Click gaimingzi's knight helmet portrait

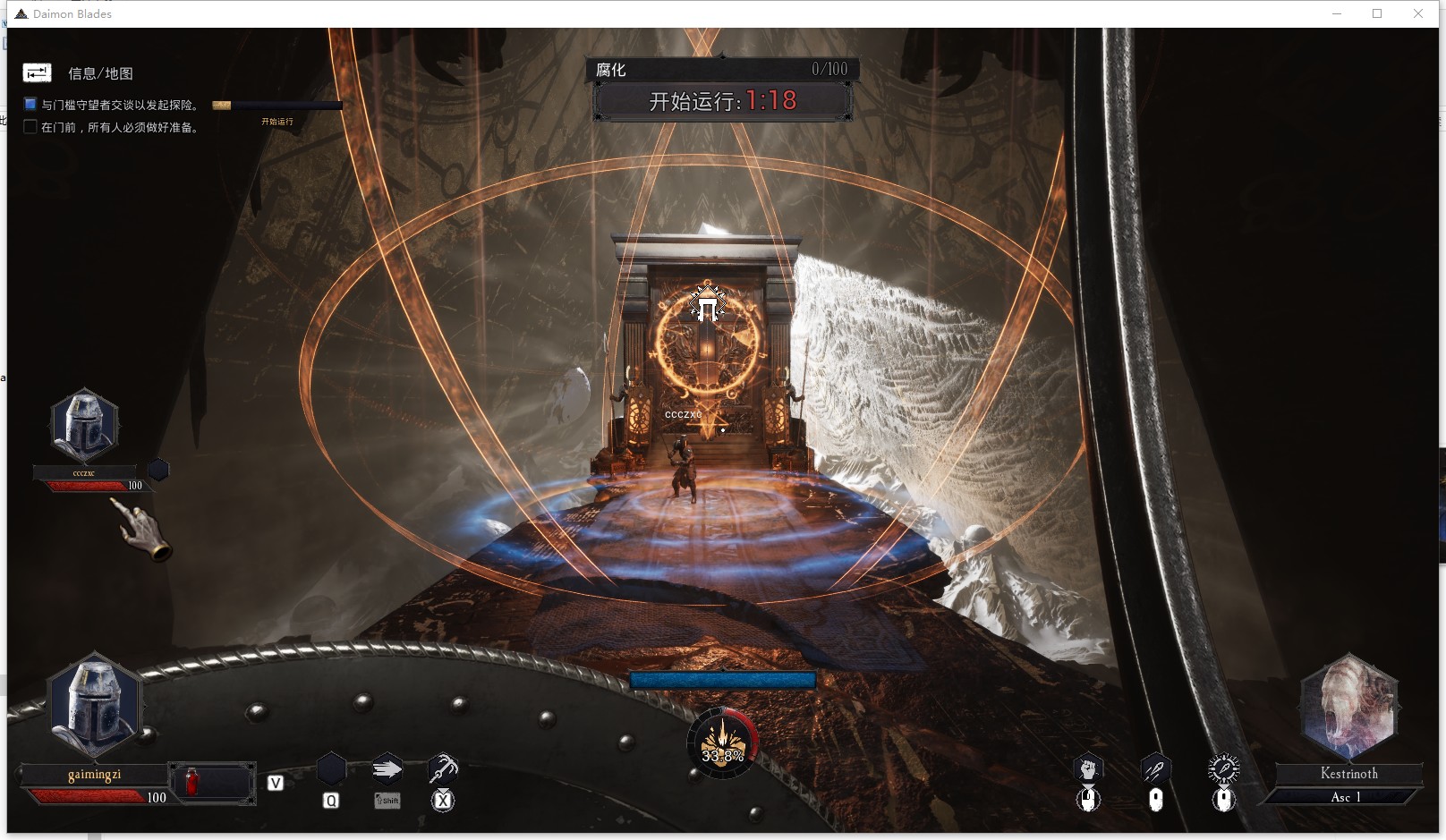tap(96, 707)
